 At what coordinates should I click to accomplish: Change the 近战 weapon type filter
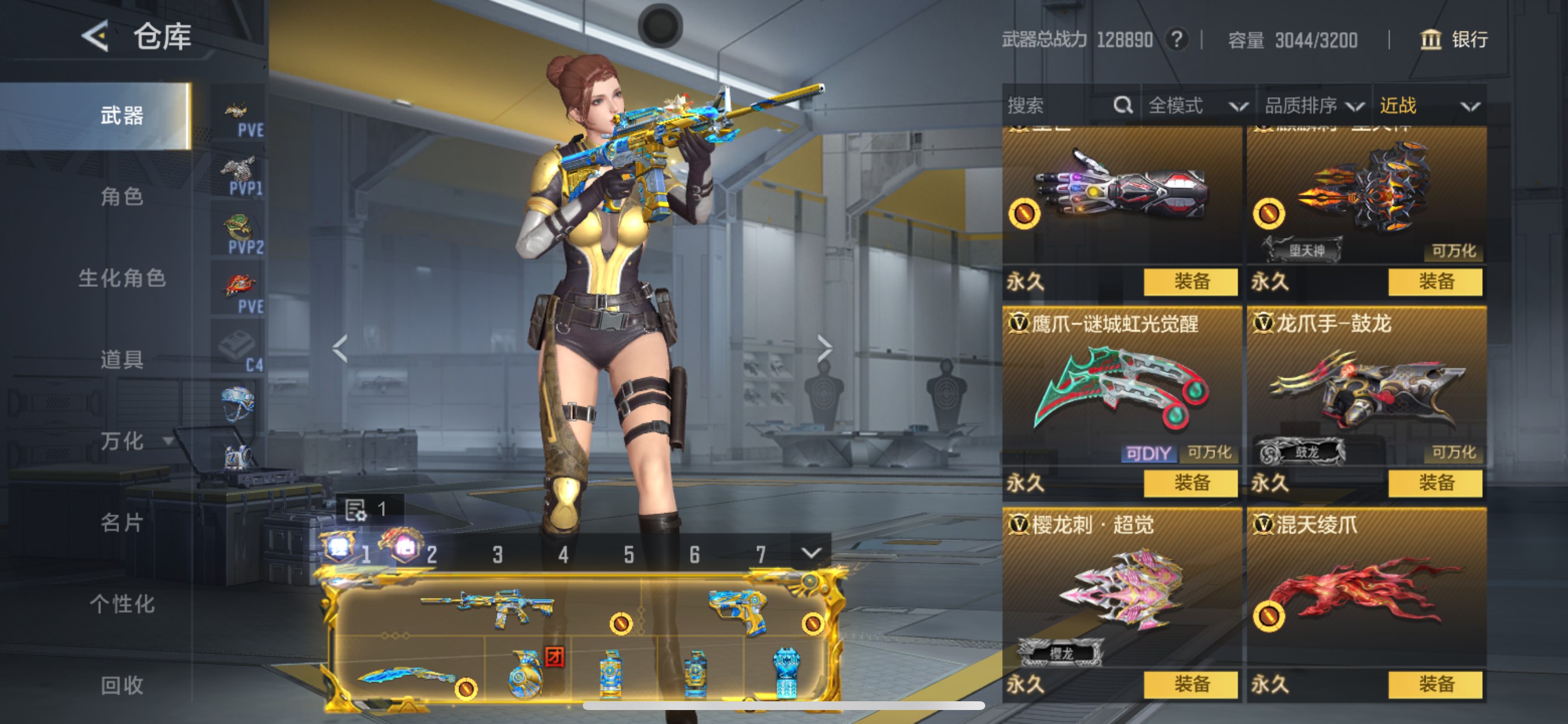pos(1428,106)
